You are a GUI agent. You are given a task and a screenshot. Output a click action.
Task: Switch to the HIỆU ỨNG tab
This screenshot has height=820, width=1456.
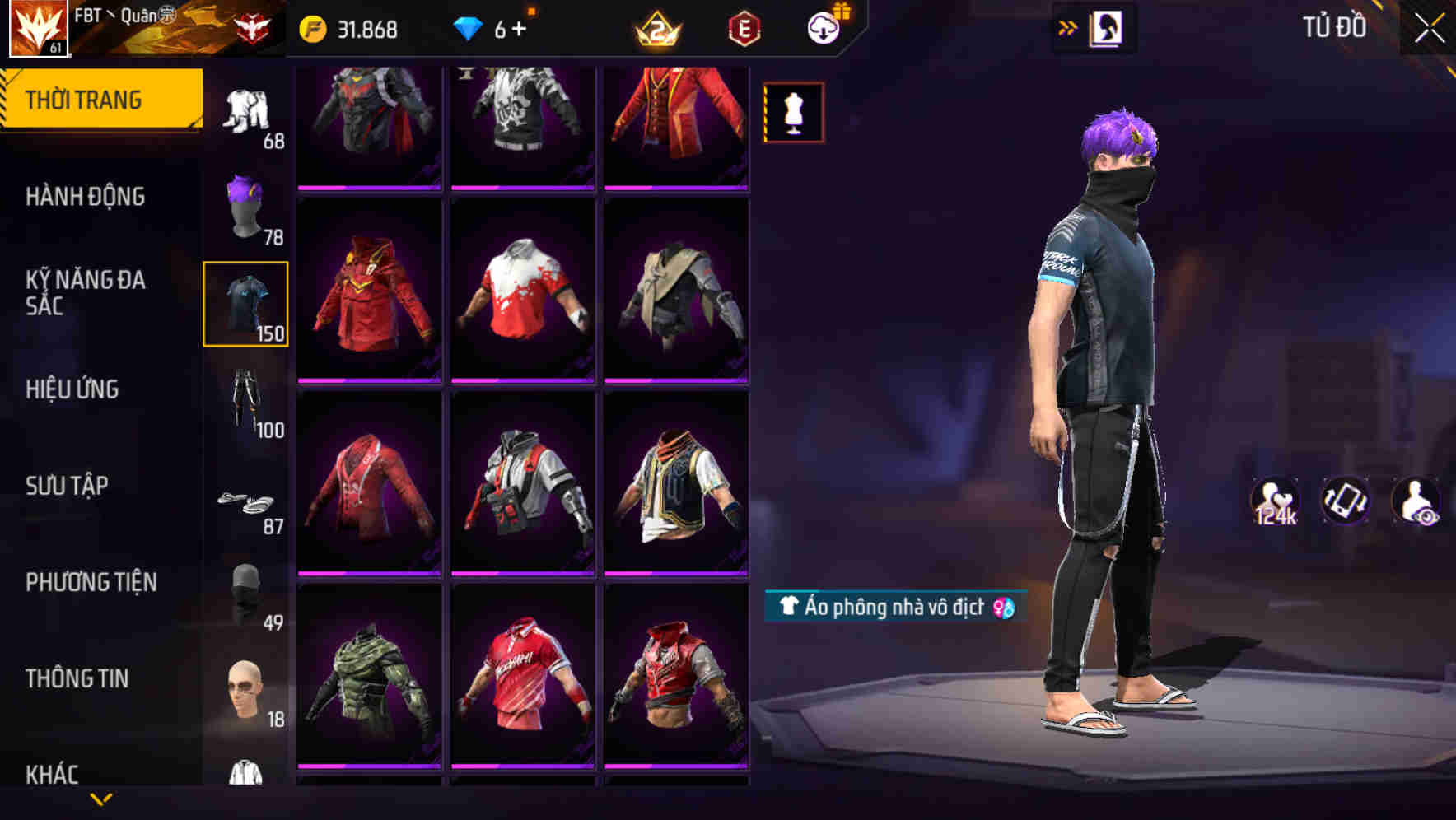click(x=72, y=389)
